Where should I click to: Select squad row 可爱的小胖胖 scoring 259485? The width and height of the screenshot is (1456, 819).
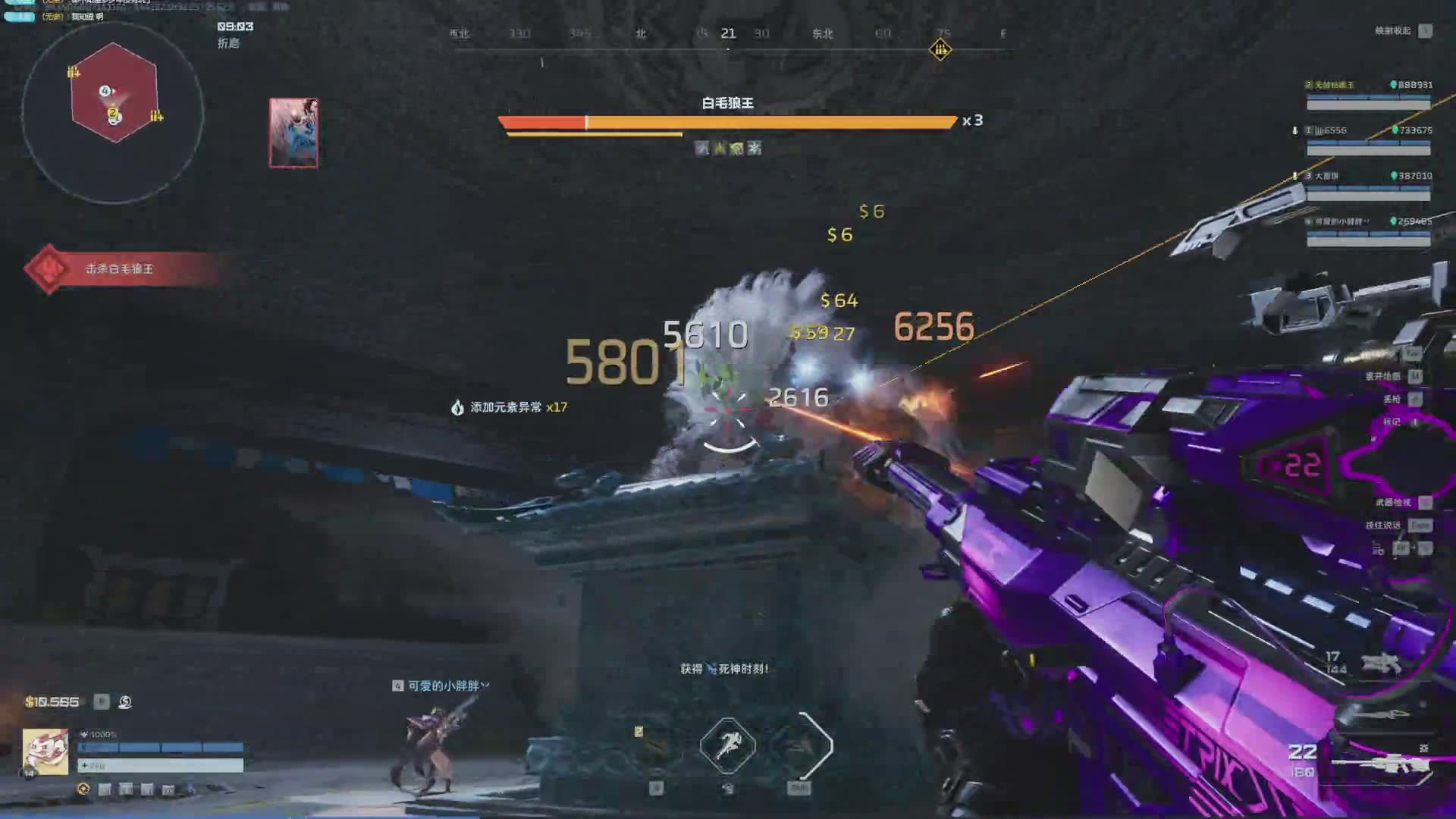pos(1368,231)
